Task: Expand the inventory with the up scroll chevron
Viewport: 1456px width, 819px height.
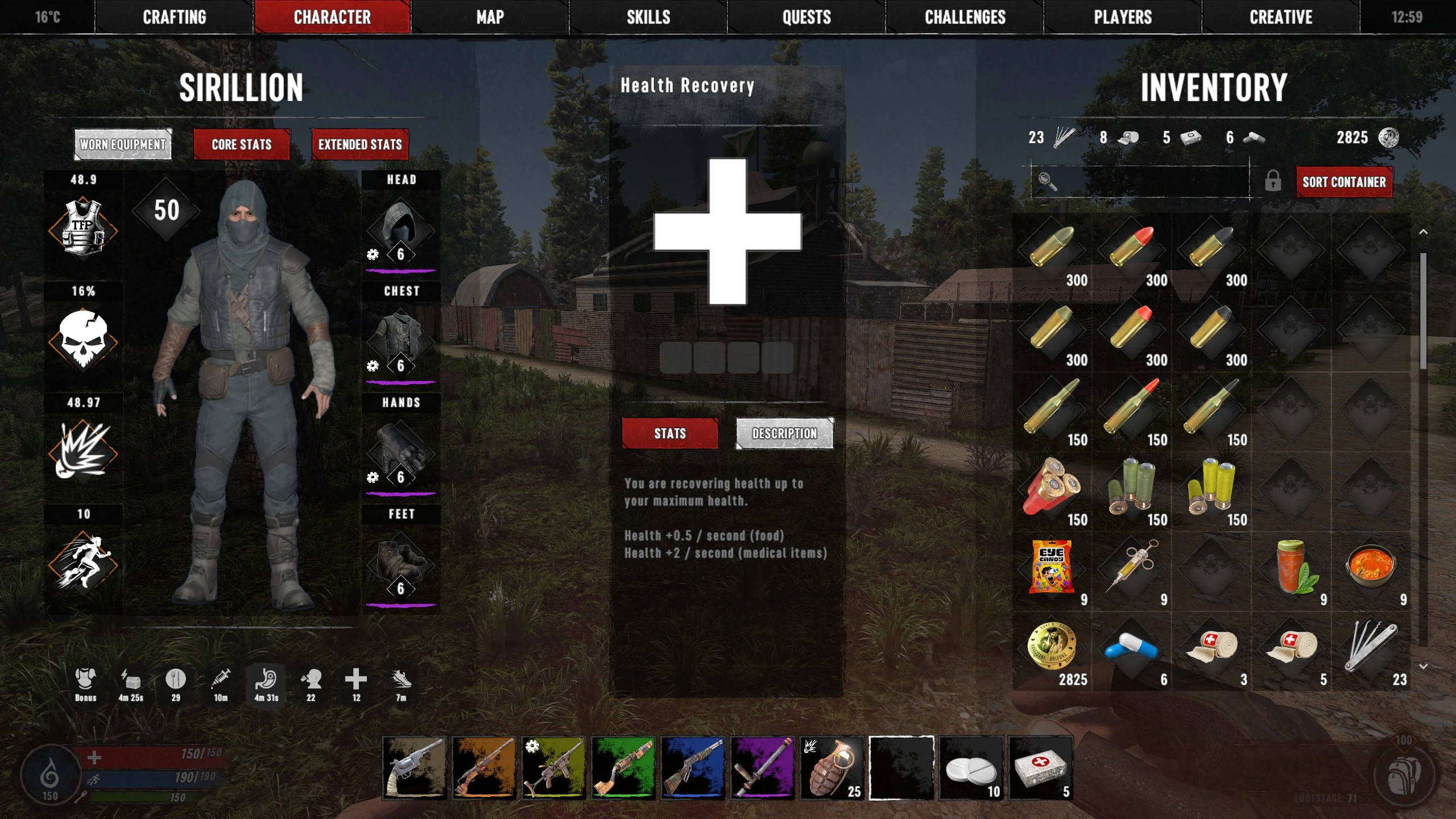Action: point(1424,232)
